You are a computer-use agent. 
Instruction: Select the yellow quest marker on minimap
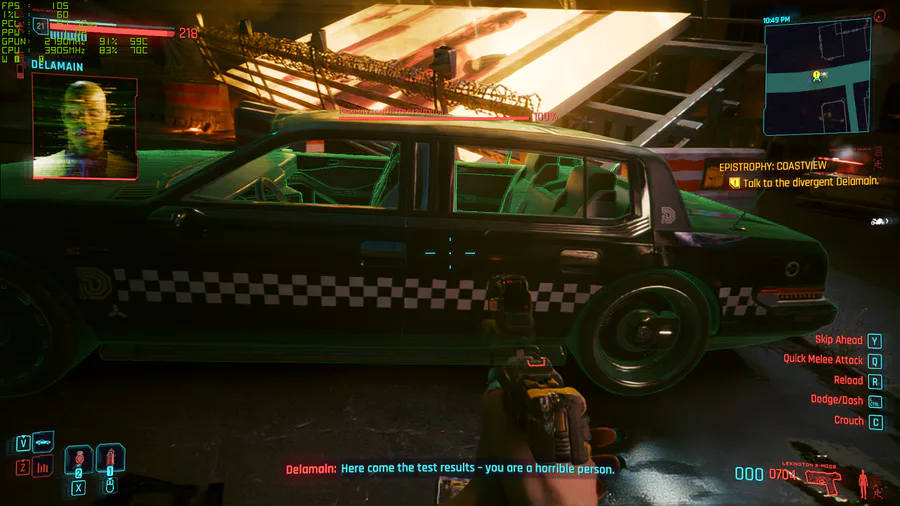point(817,75)
